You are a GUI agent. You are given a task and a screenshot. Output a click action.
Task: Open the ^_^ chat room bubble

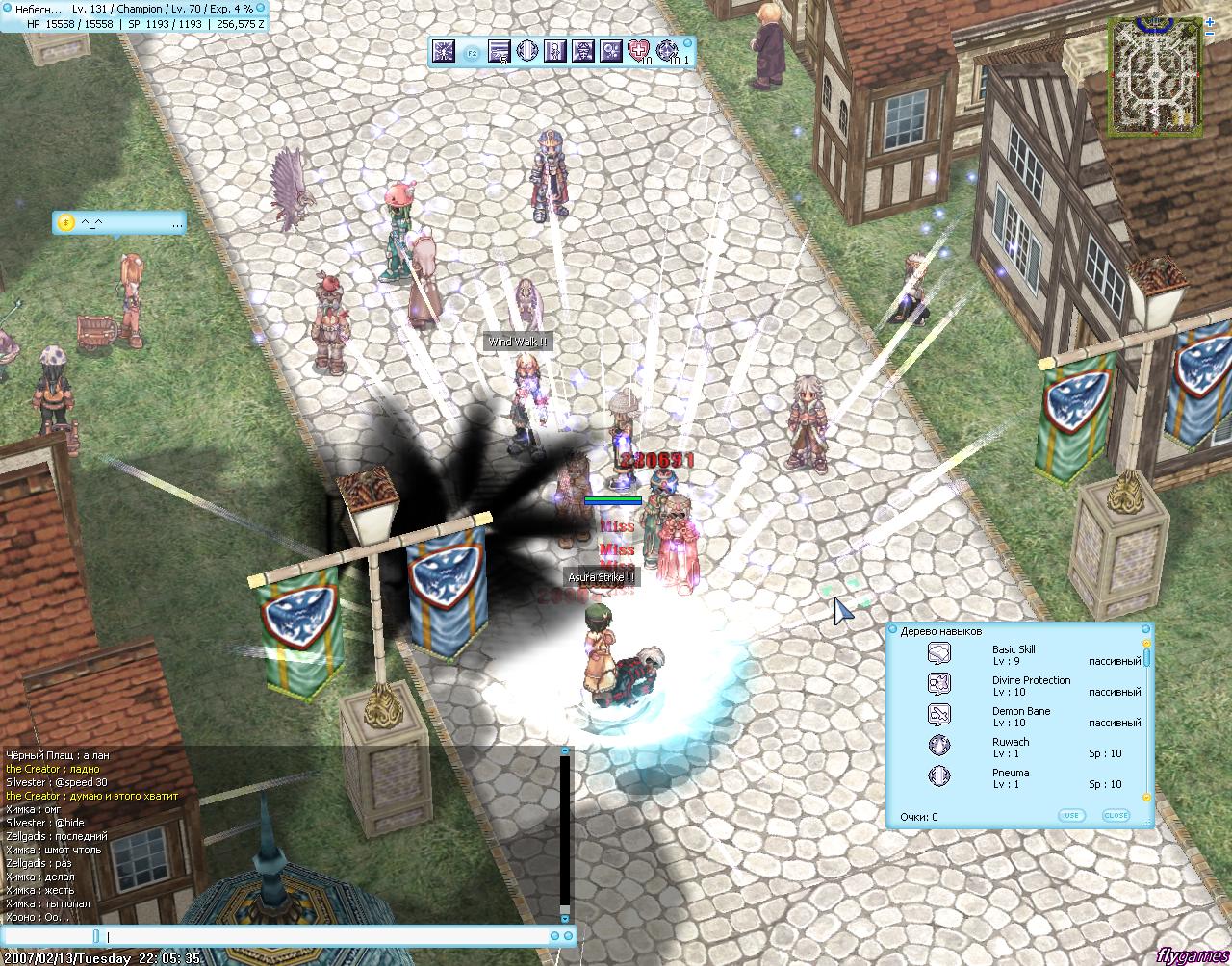118,223
